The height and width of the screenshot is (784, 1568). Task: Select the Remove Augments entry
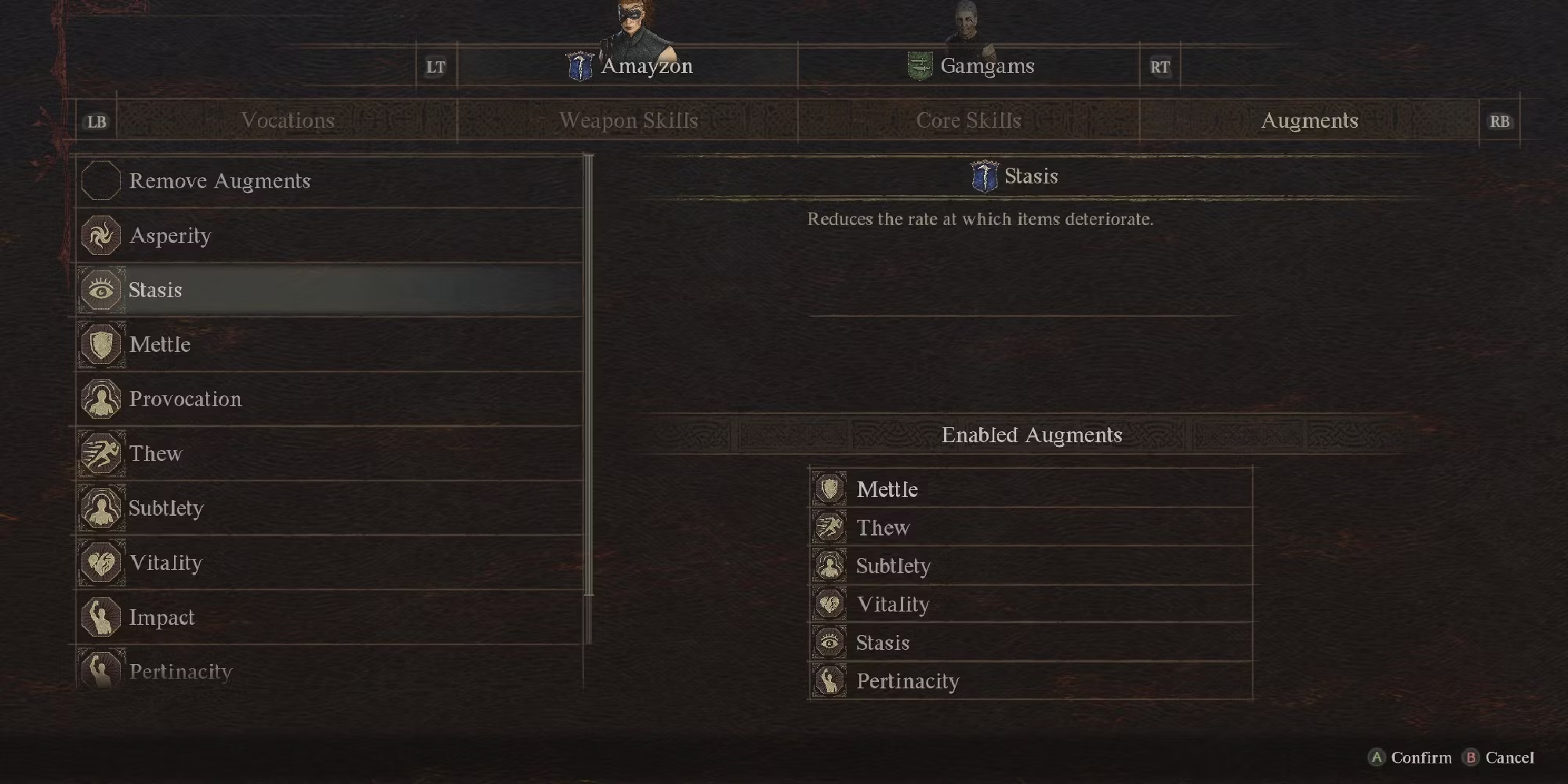(329, 181)
